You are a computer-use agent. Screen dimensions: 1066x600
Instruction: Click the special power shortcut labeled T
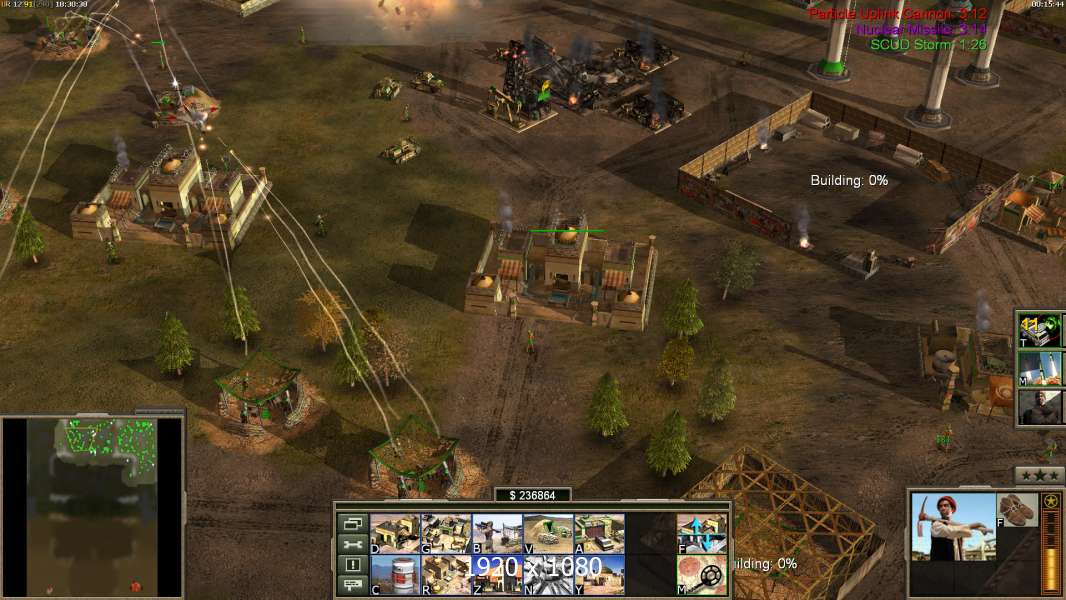coord(1042,329)
